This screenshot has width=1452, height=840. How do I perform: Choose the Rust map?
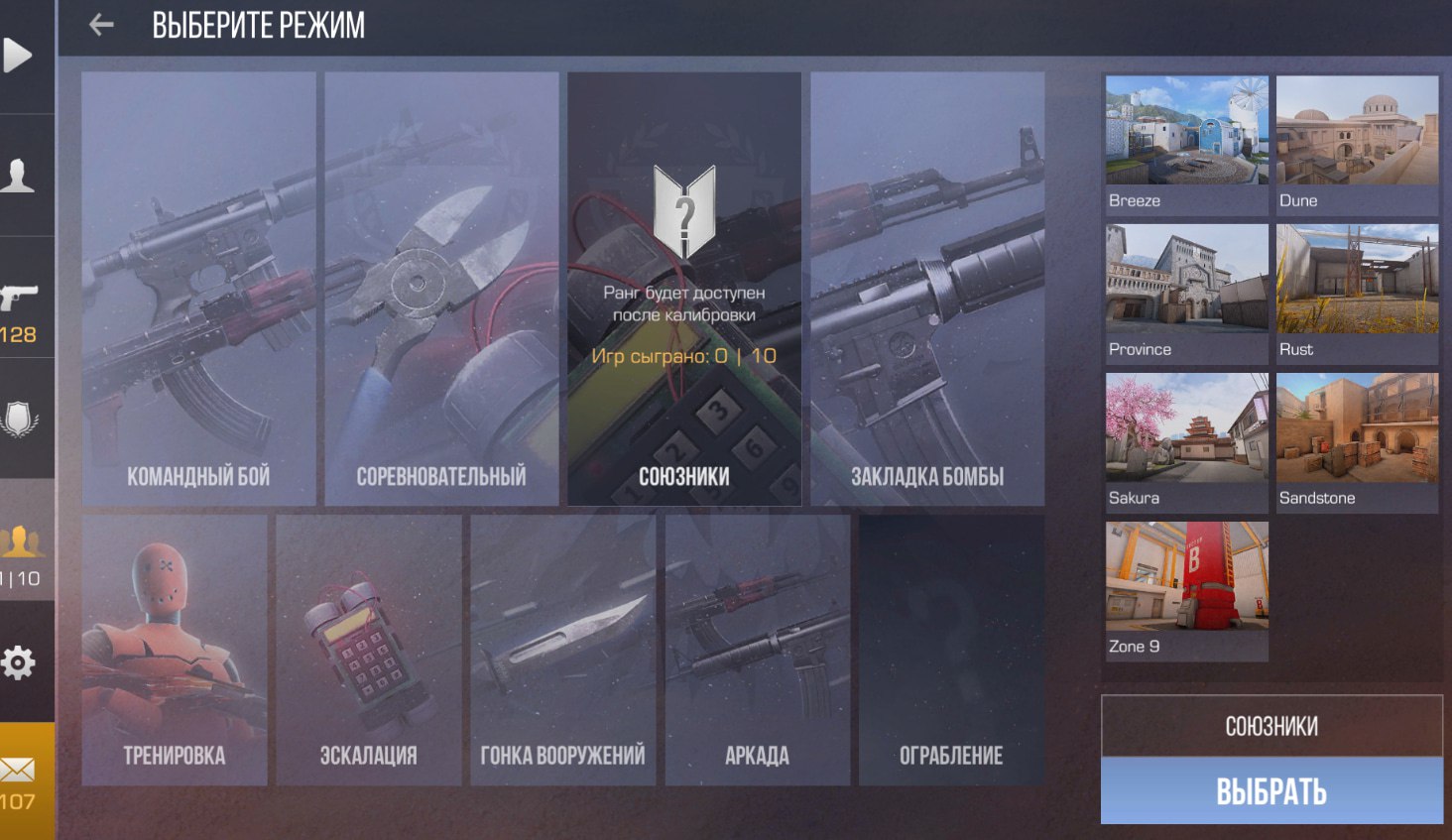[1357, 294]
